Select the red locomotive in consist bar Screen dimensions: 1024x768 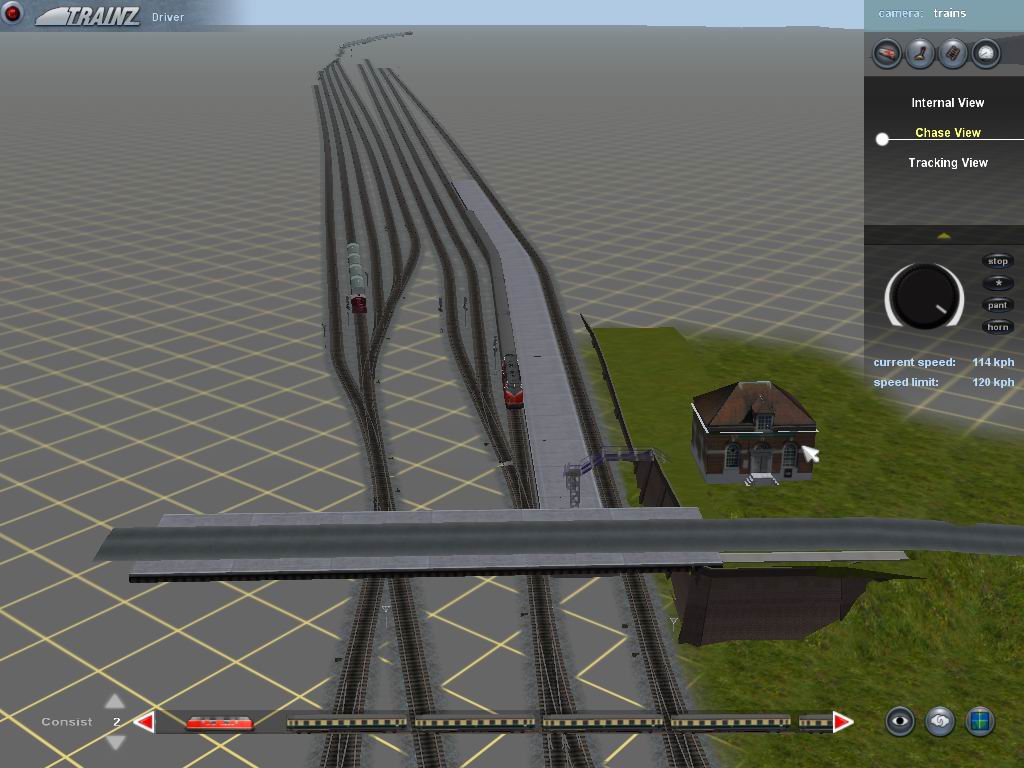pyautogui.click(x=219, y=722)
